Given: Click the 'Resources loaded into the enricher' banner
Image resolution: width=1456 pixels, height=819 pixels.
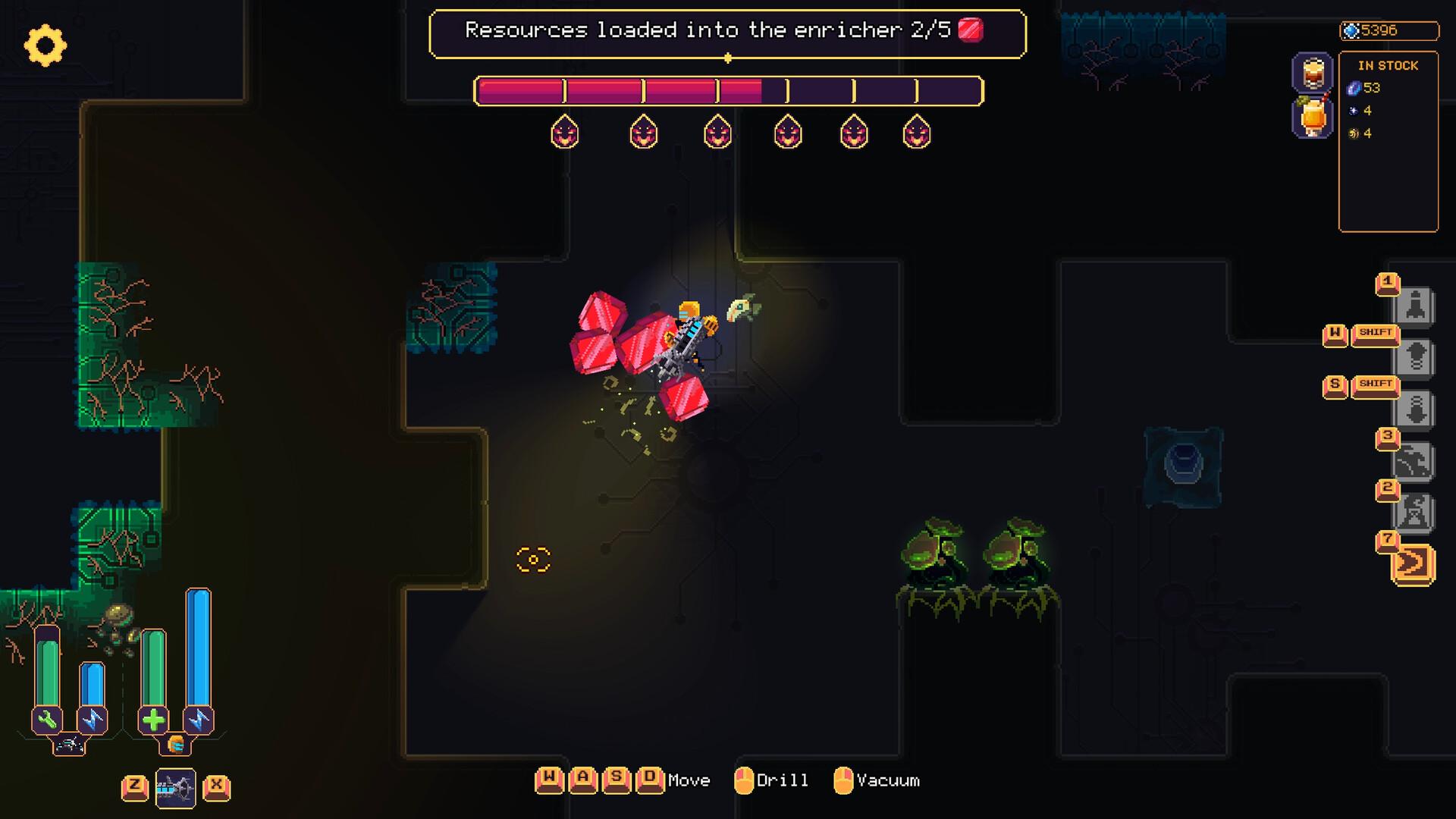Looking at the screenshot, I should (x=726, y=31).
